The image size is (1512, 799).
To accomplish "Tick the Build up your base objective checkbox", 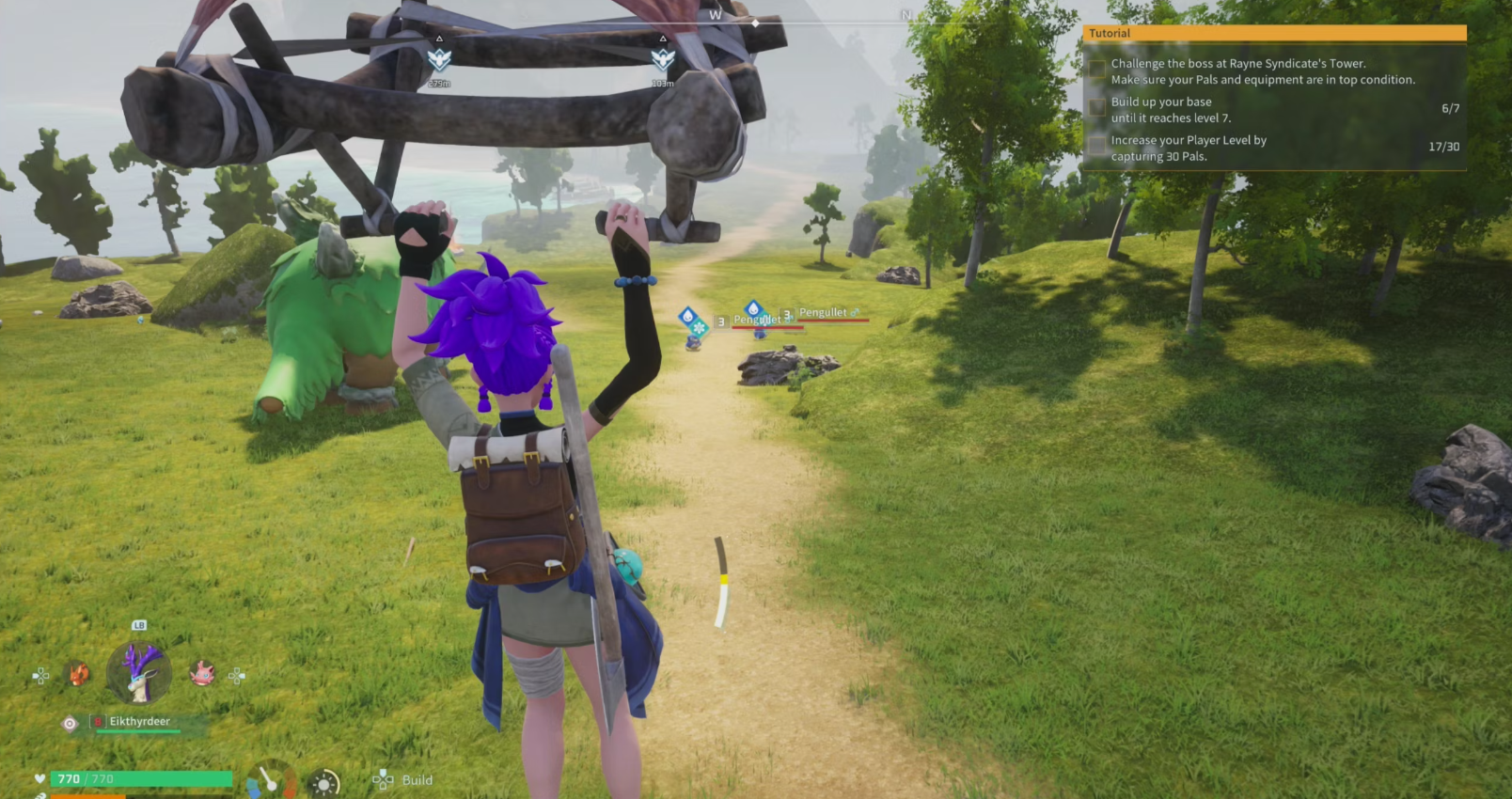I will 1097,107.
